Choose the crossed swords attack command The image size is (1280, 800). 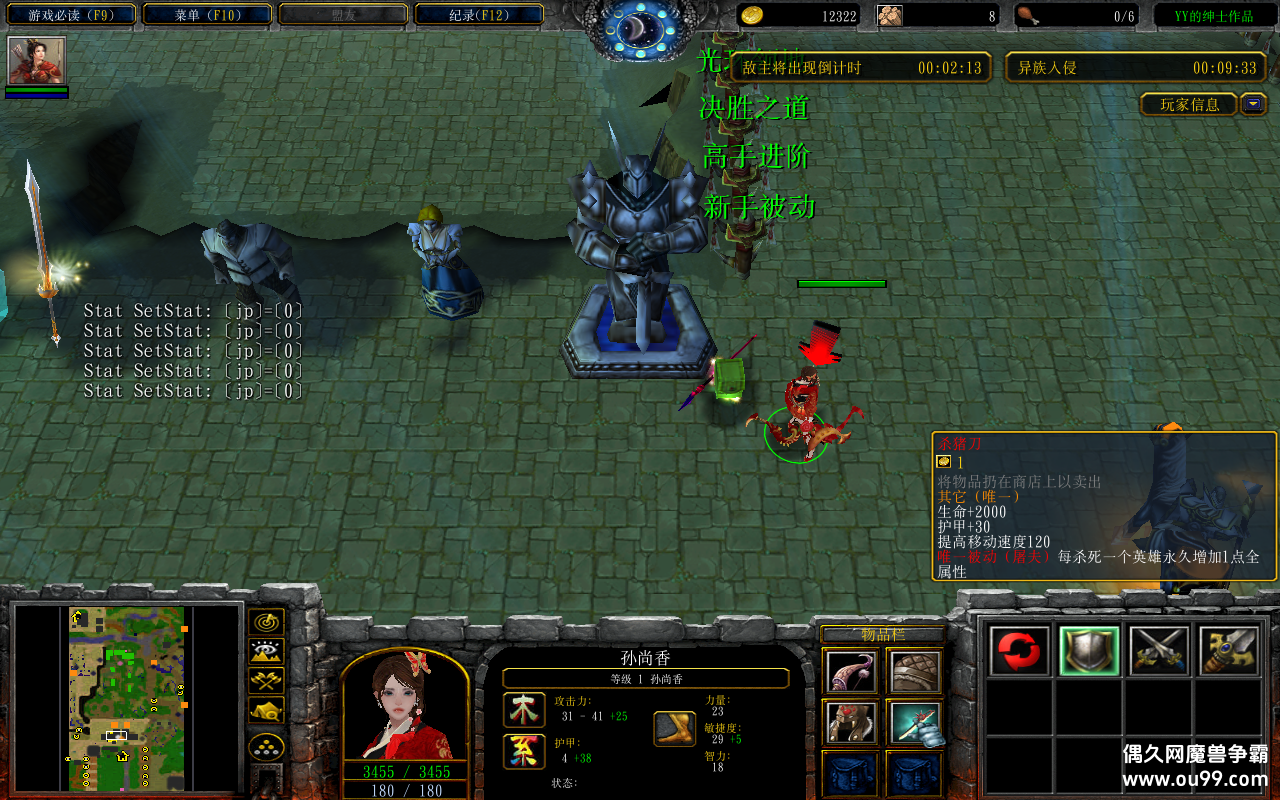[1159, 651]
